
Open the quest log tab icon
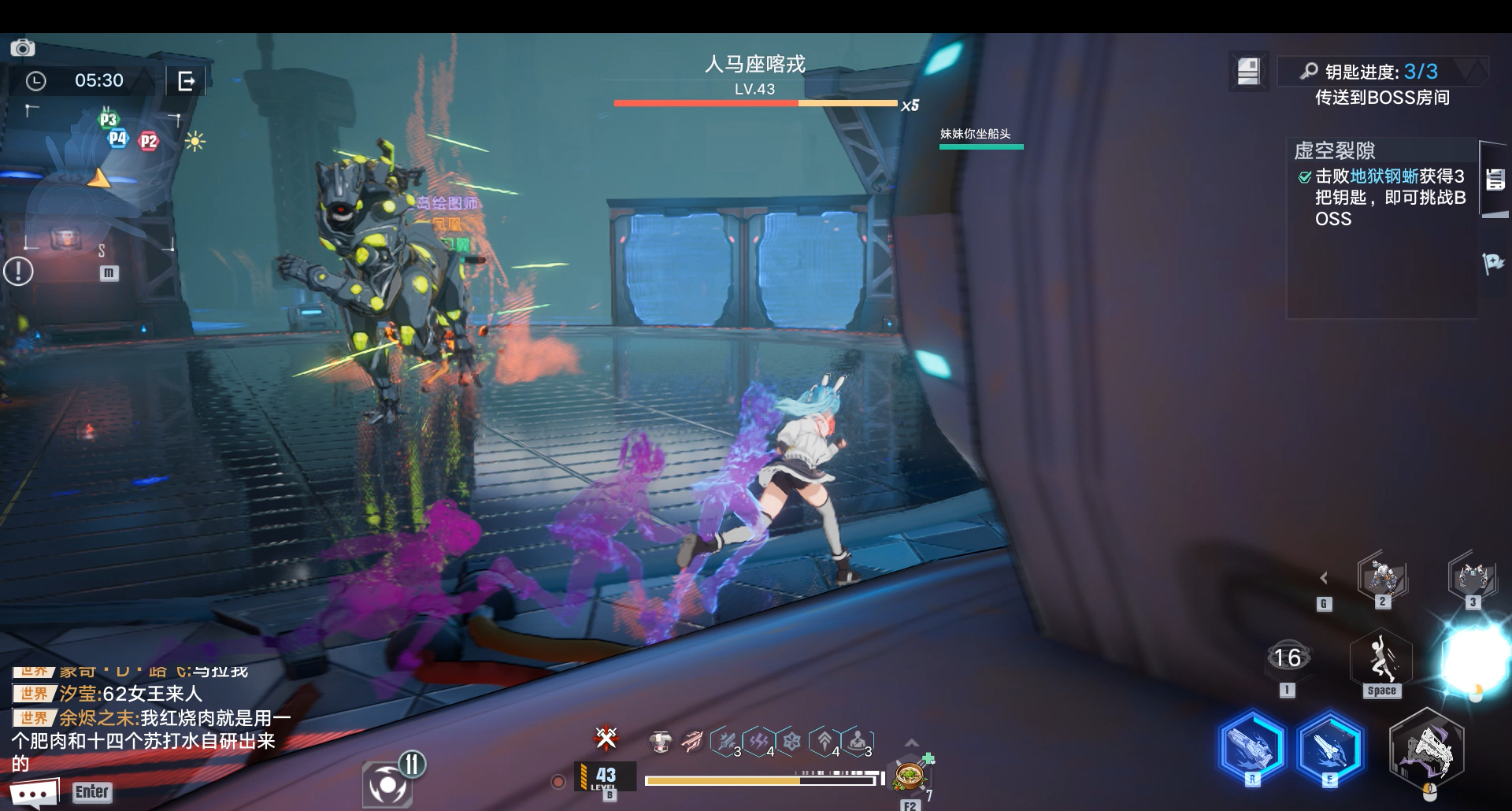(x=1495, y=180)
